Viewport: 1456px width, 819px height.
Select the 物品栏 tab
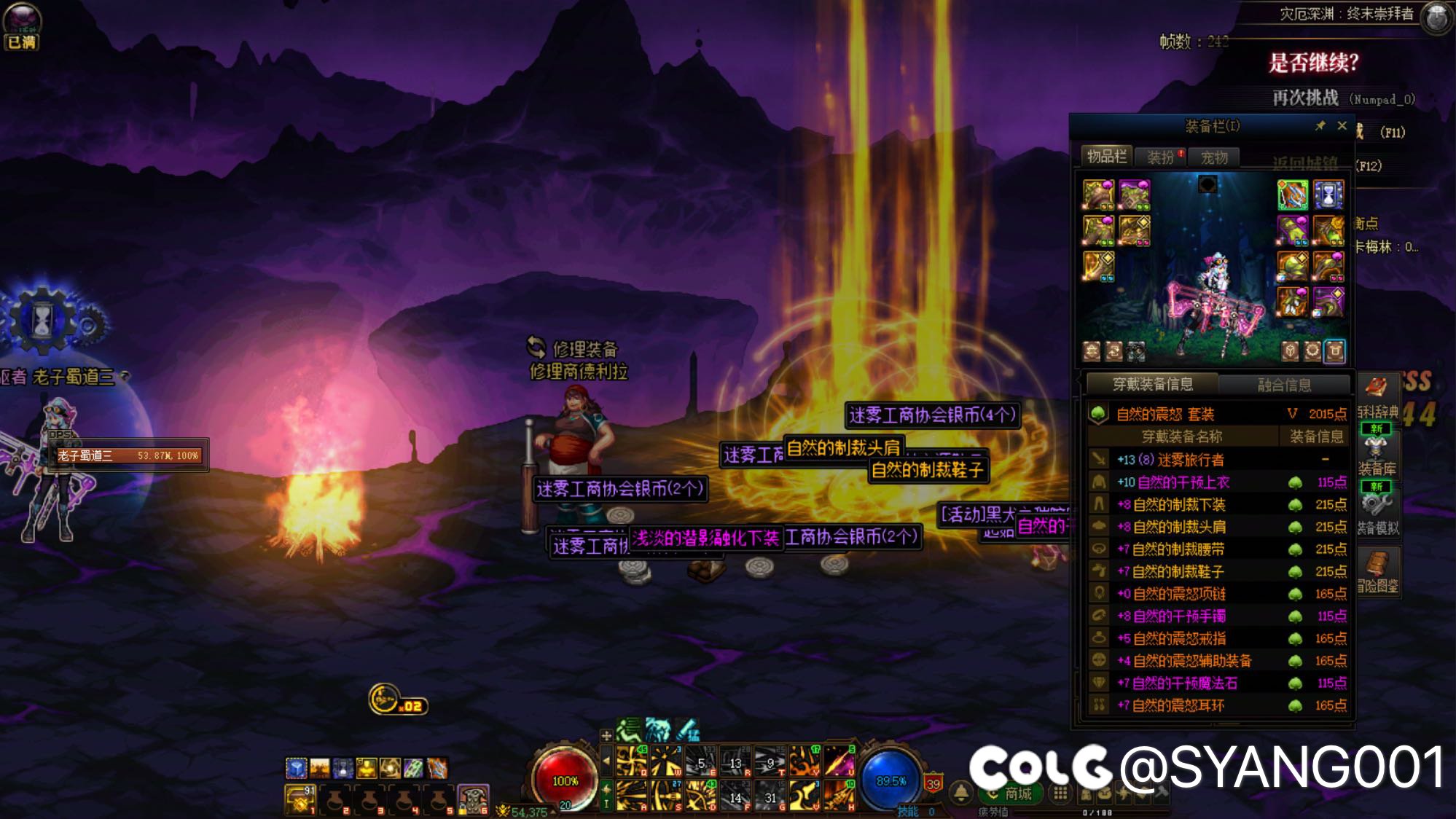click(x=1106, y=156)
